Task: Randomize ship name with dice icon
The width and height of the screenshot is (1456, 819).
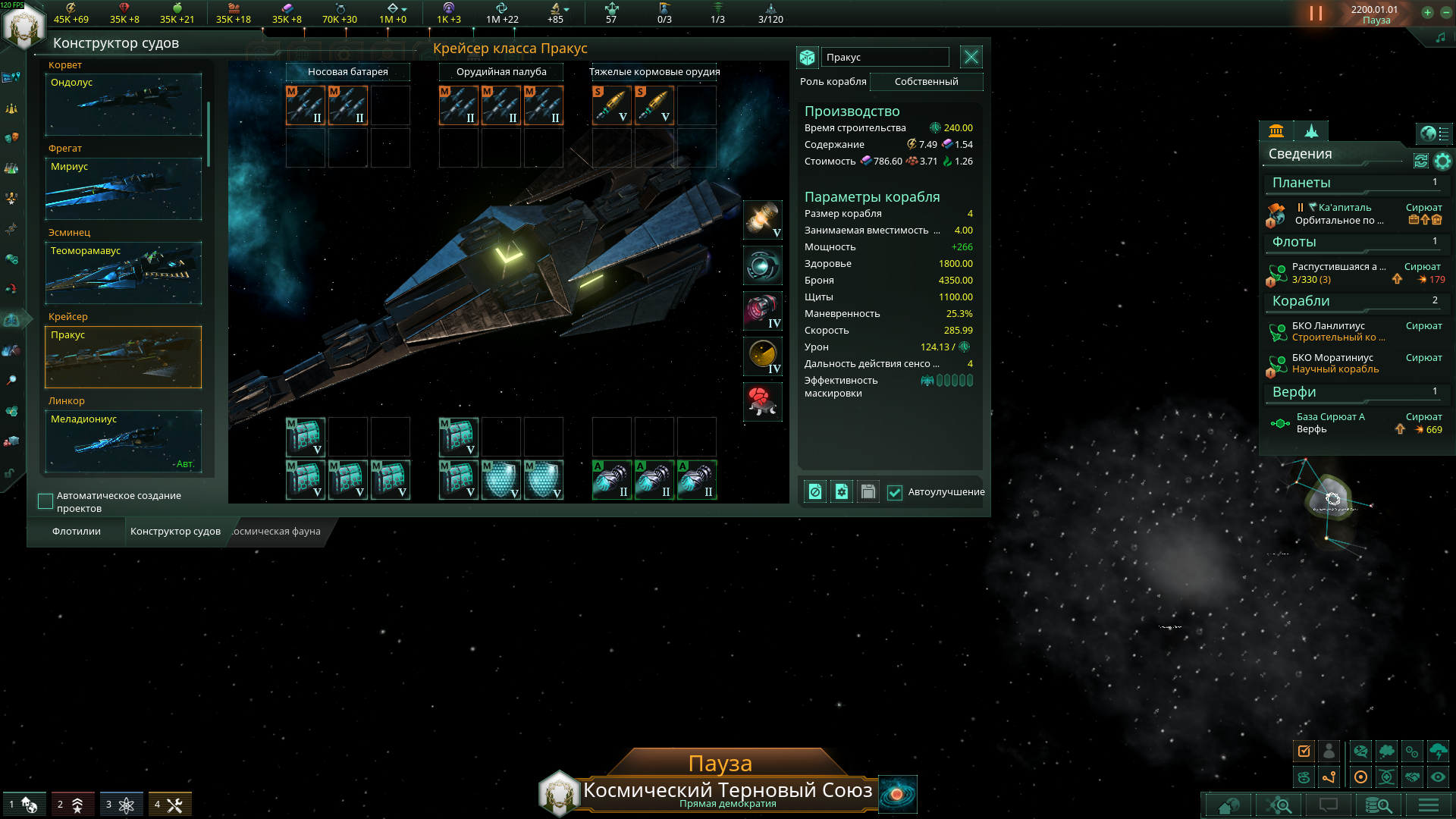Action: coord(807,58)
